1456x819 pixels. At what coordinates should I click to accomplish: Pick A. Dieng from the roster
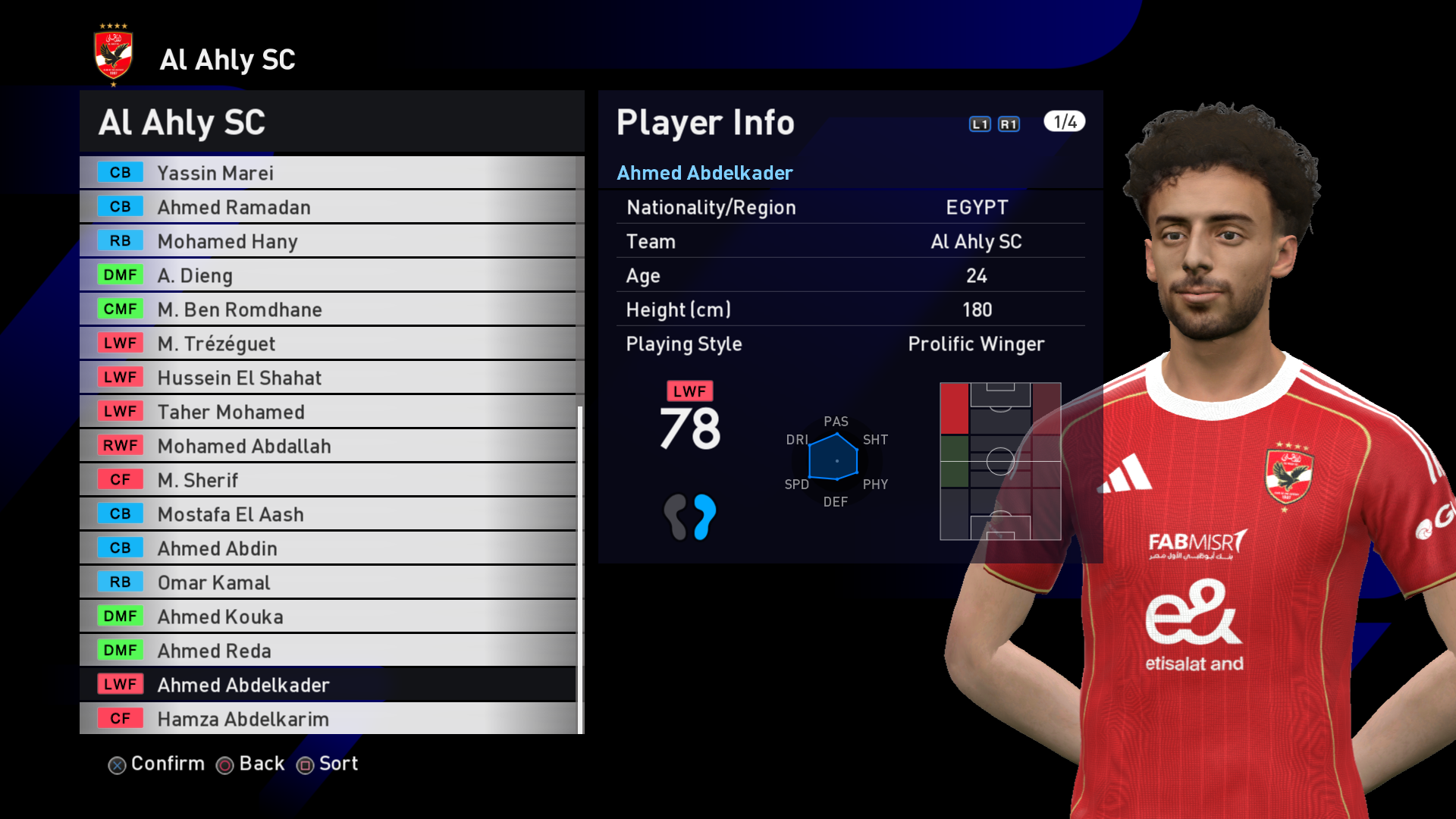tap(328, 275)
